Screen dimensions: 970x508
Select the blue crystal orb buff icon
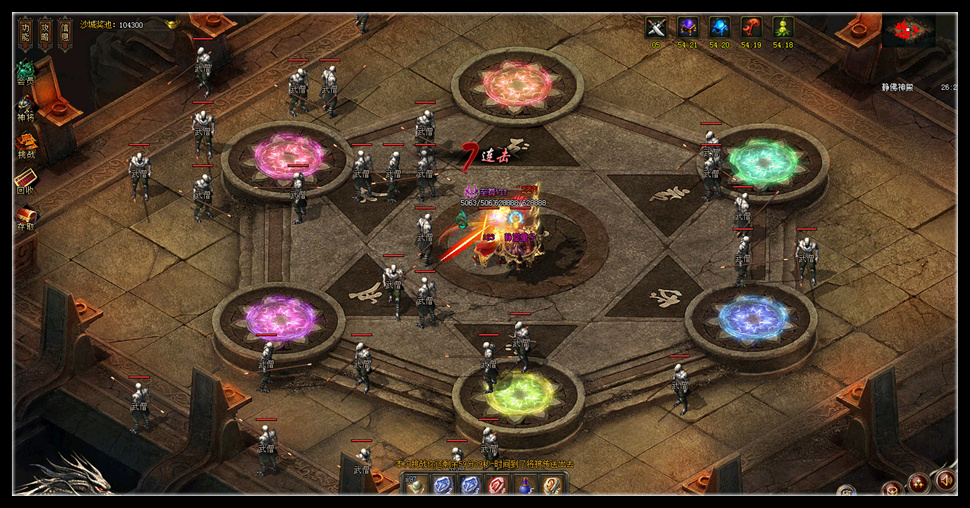(720, 28)
